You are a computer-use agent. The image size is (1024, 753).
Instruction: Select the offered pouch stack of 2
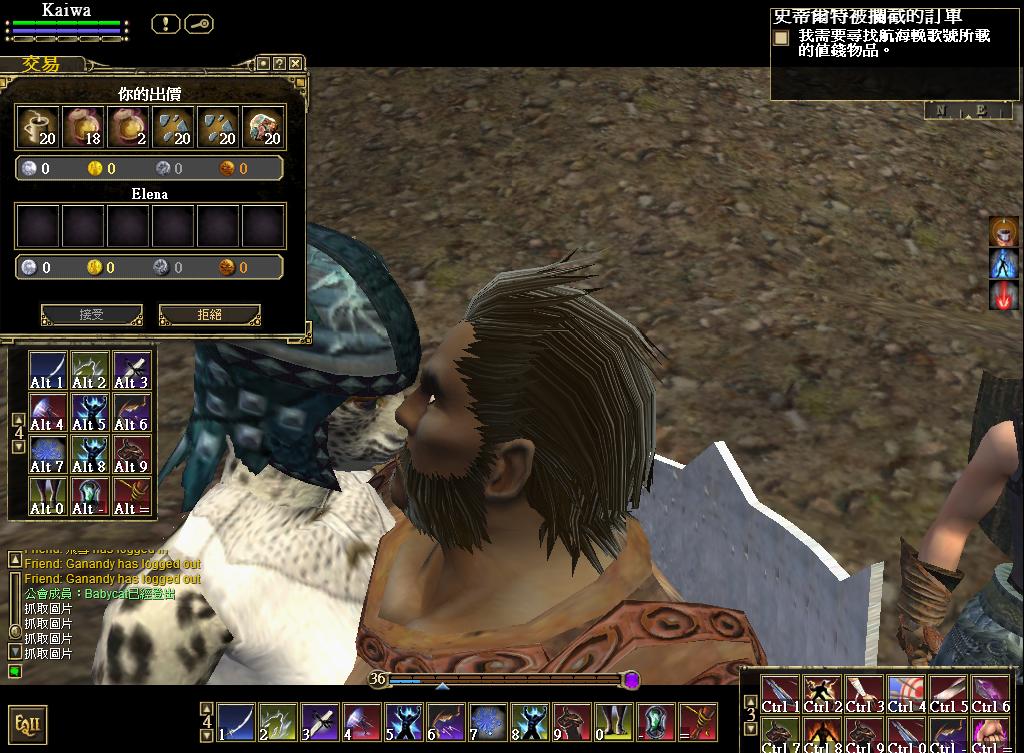(128, 127)
